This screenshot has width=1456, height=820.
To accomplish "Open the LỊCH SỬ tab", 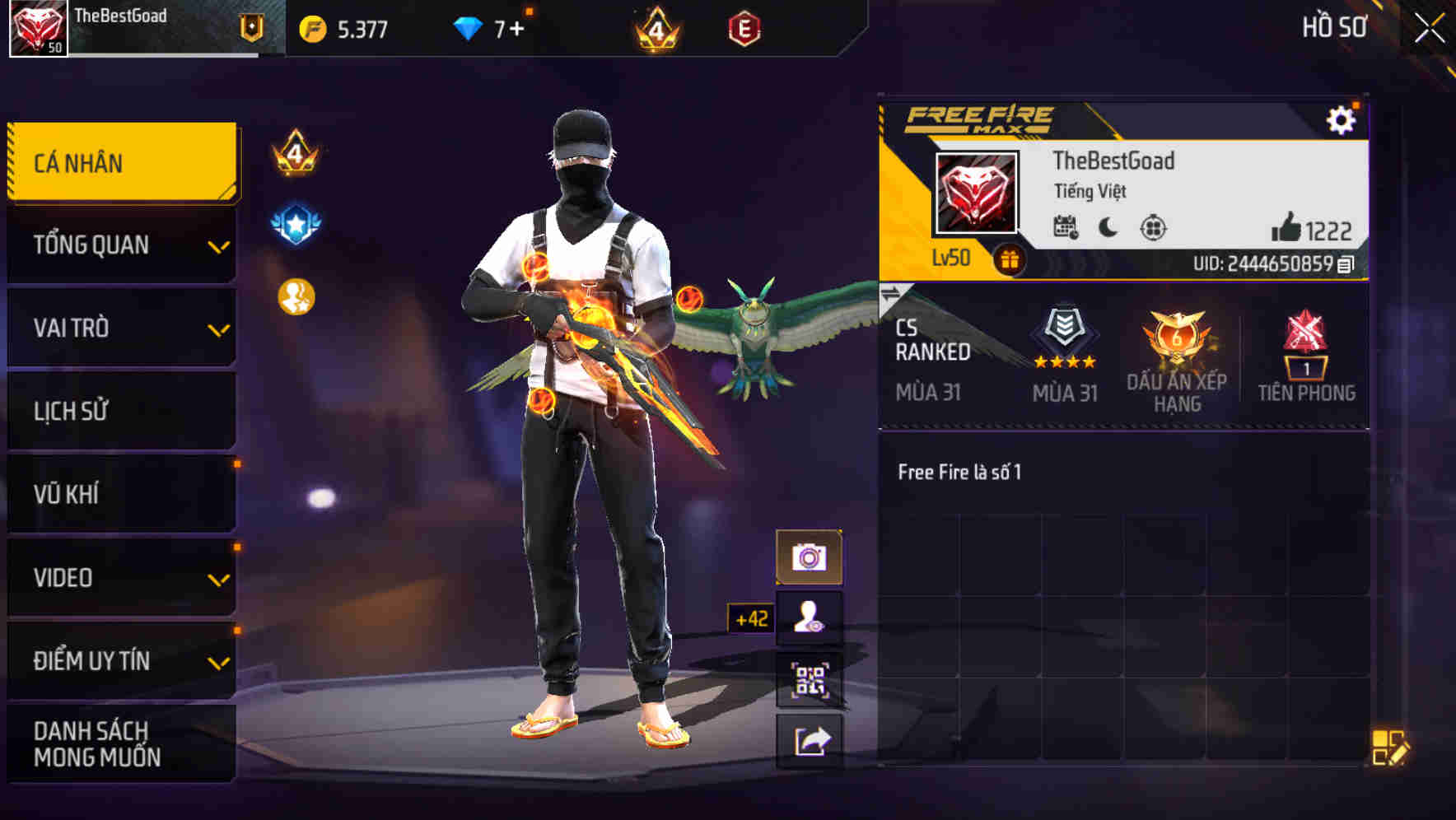I will click(x=120, y=411).
